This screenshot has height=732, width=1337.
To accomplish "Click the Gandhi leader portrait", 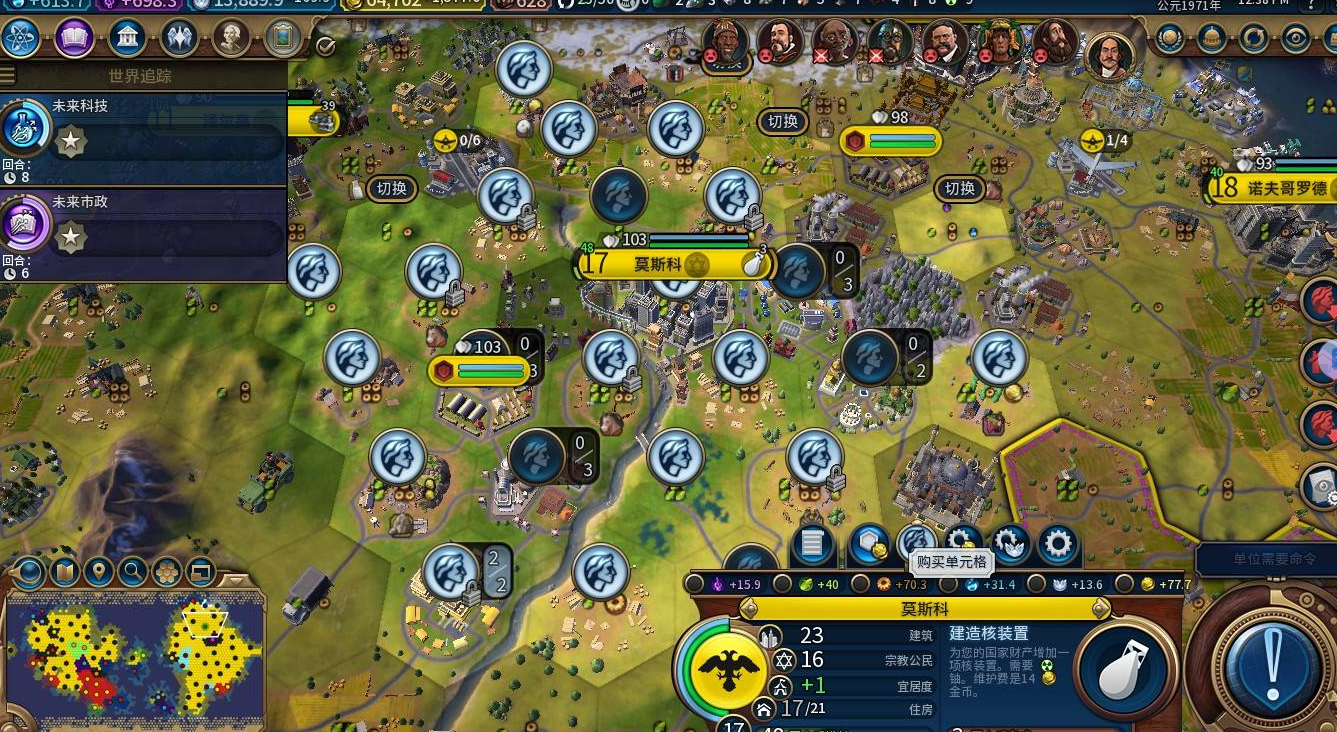I will point(834,42).
